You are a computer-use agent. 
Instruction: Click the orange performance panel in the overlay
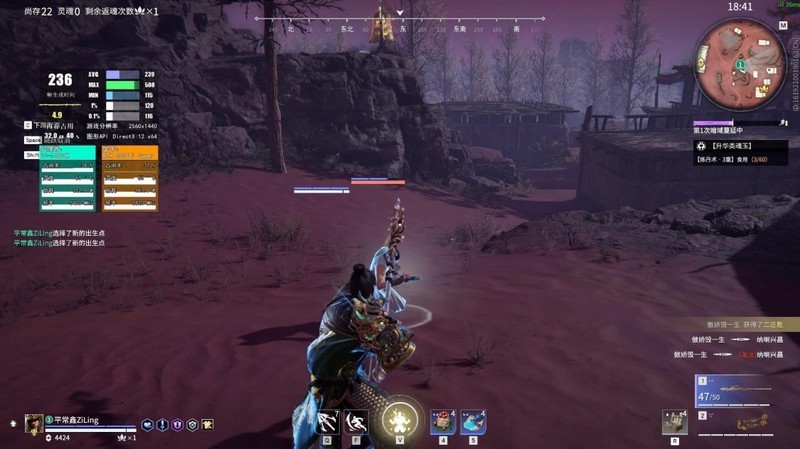point(130,178)
